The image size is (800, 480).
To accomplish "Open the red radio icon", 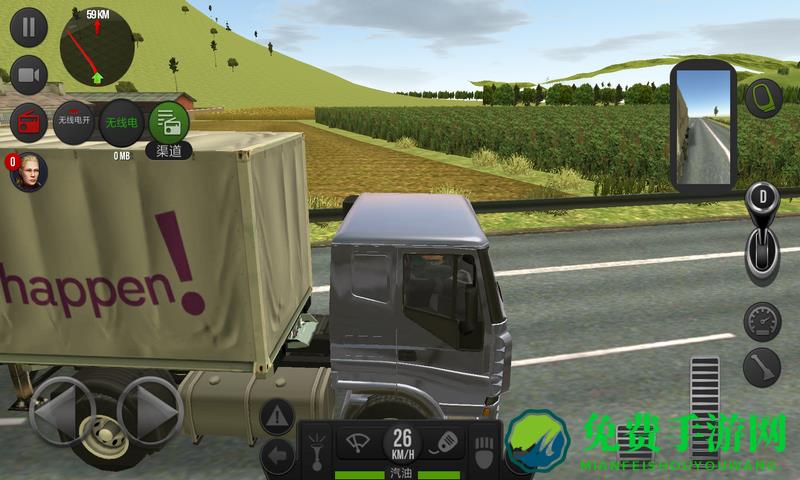I will pyautogui.click(x=29, y=122).
